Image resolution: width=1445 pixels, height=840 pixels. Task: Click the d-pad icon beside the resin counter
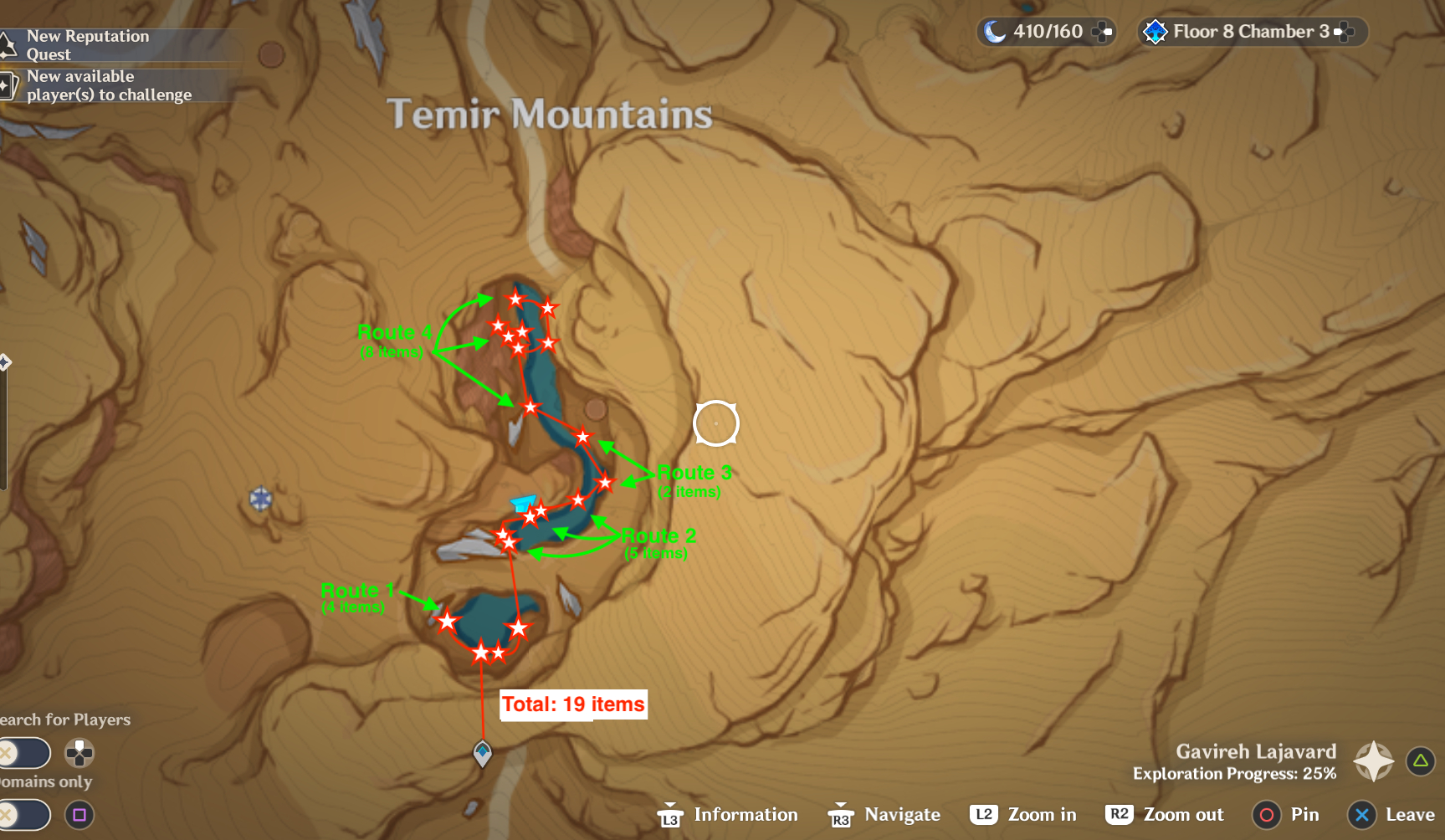tap(1103, 31)
